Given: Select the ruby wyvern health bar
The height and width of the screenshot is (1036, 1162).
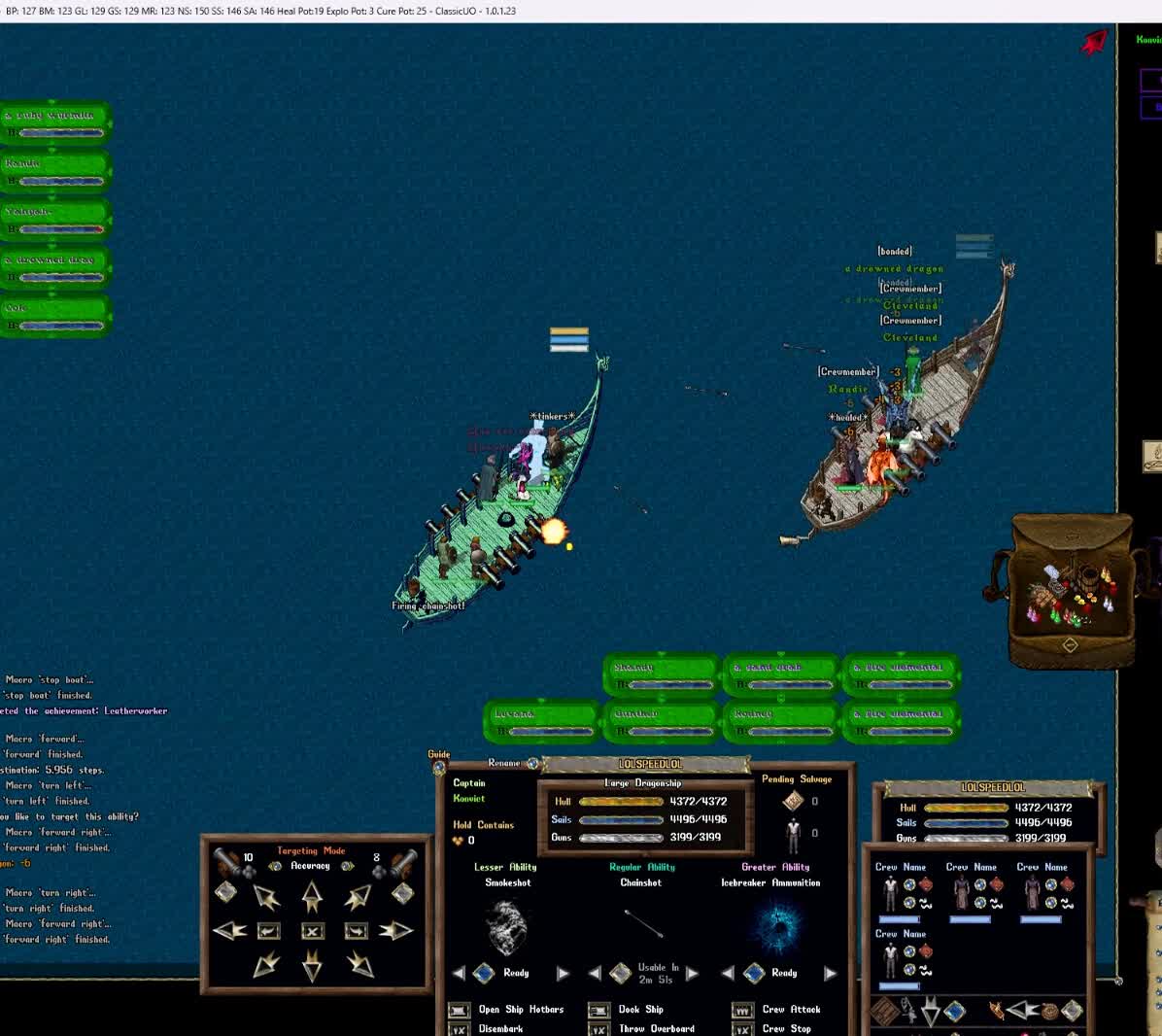Looking at the screenshot, I should [56, 122].
